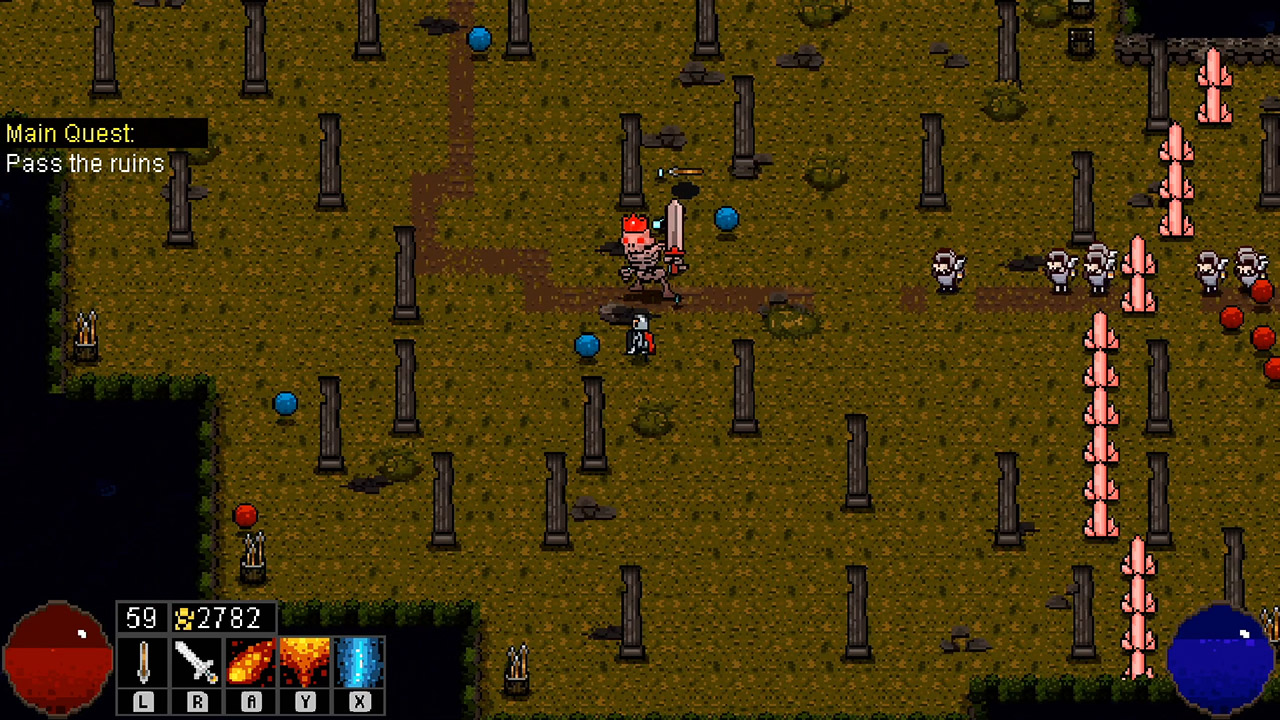Click a blue orb pickup near the skeleton
This screenshot has width=1280, height=720.
[x=726, y=218]
